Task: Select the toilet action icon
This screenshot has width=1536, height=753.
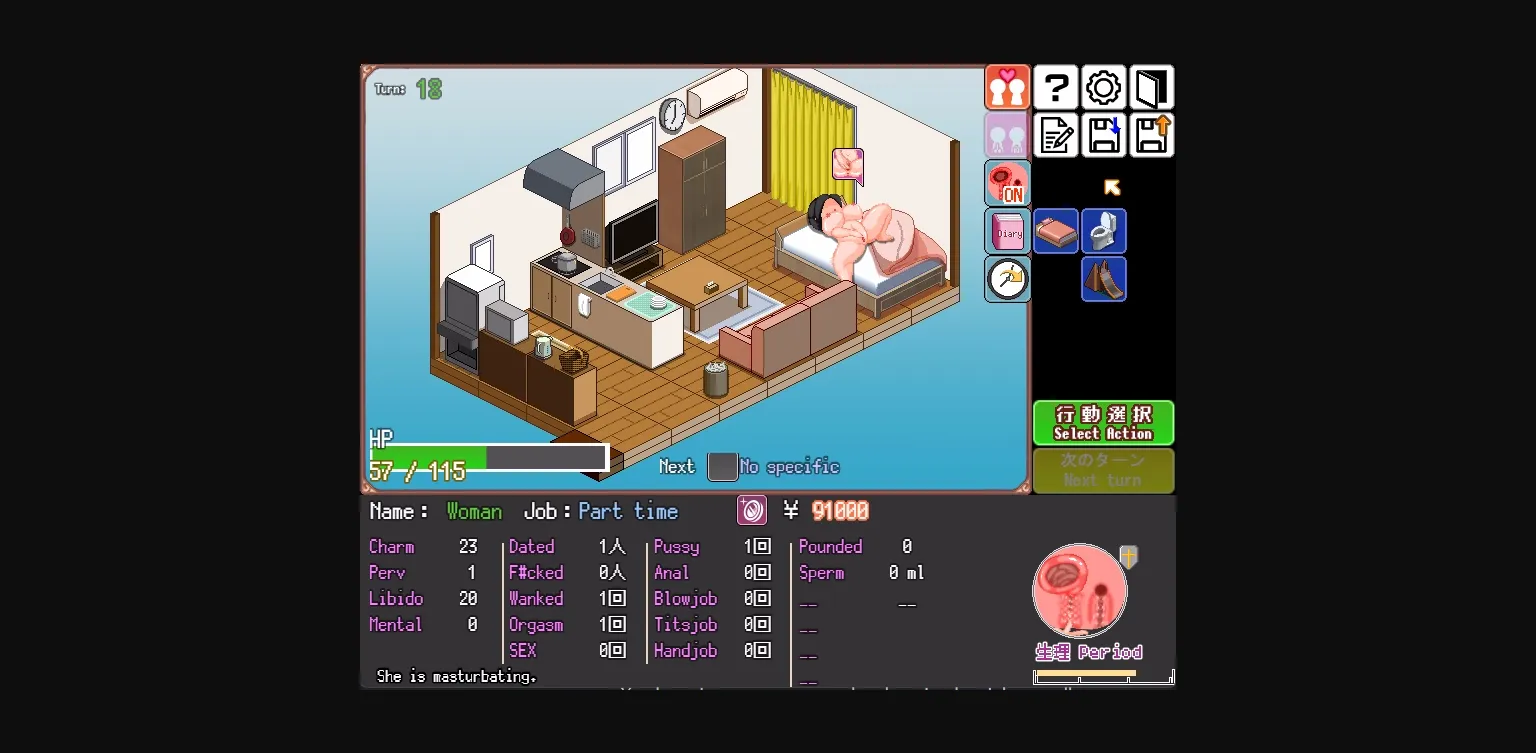Action: [1104, 231]
